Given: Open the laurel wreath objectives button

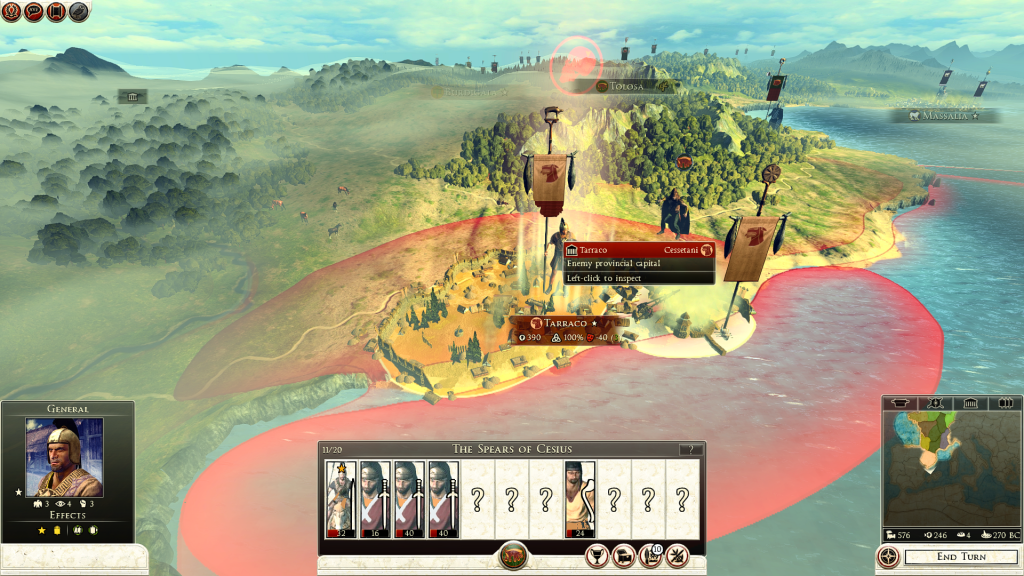Looking at the screenshot, I should click(12, 12).
